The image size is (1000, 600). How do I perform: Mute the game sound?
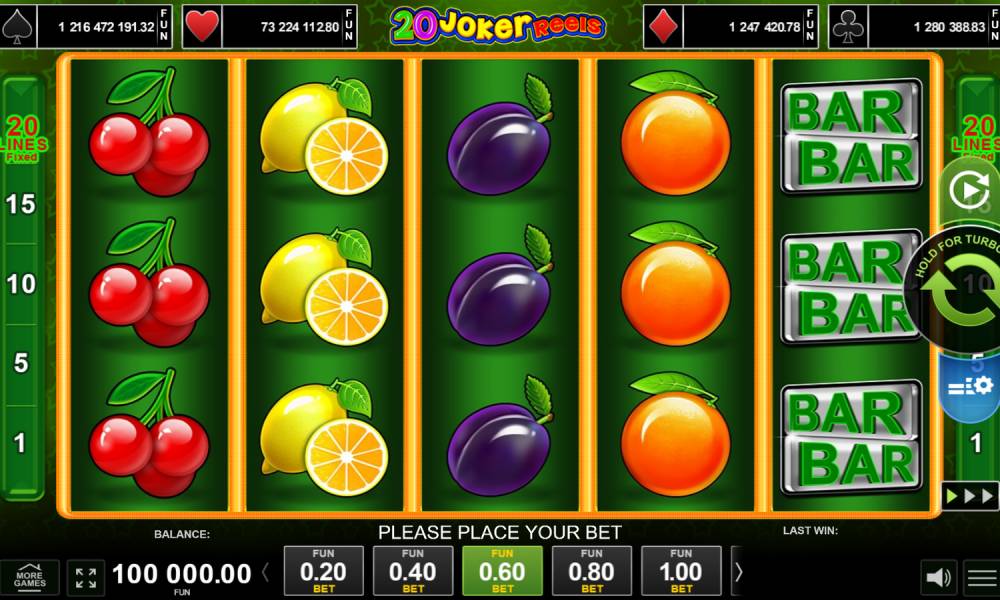[938, 578]
